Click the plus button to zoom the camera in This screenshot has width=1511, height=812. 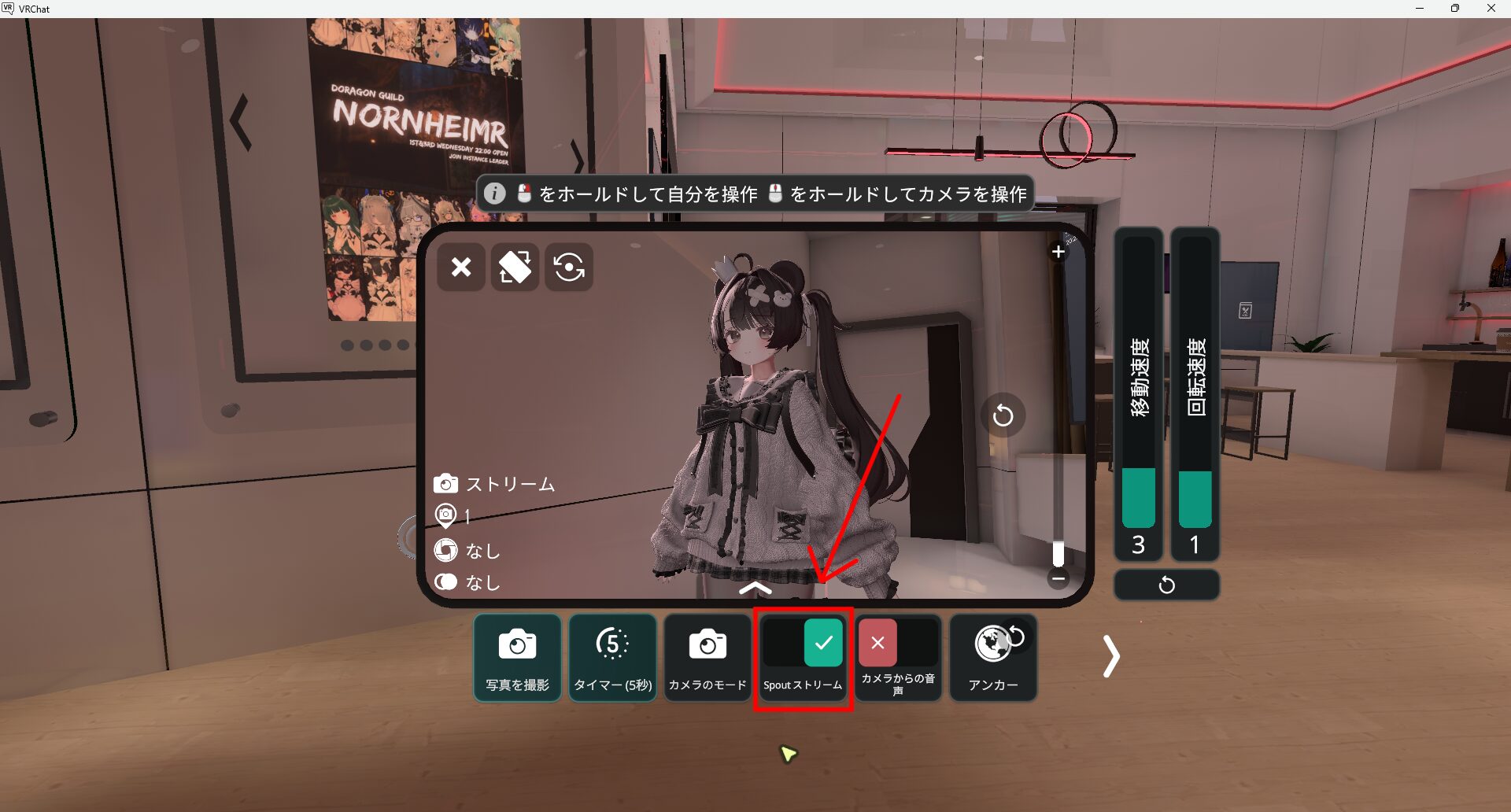tap(1058, 252)
